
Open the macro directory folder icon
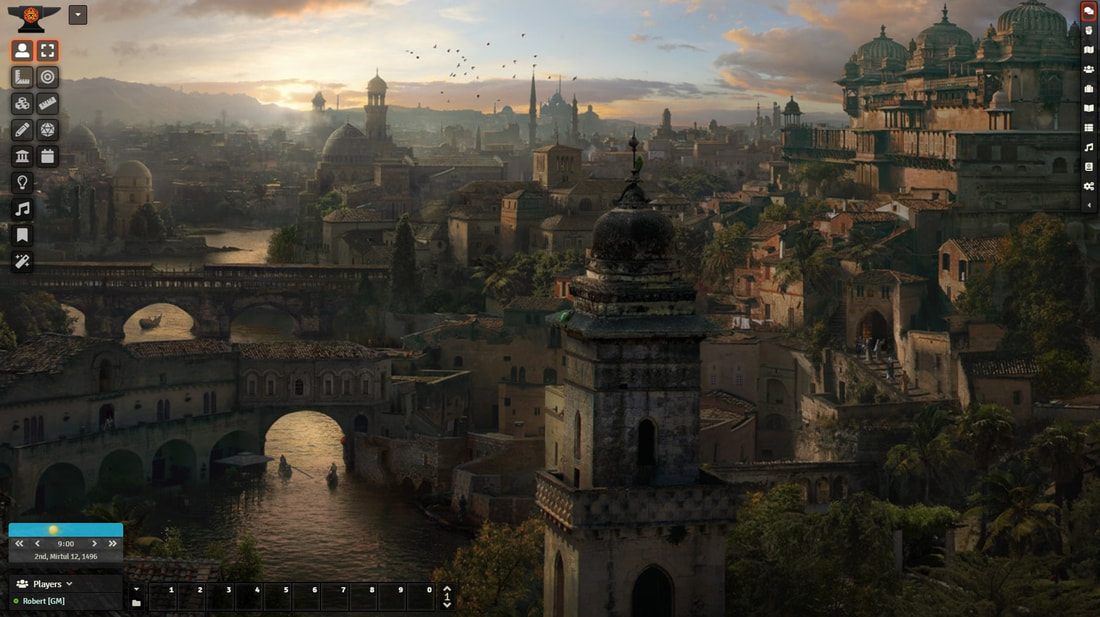click(136, 603)
